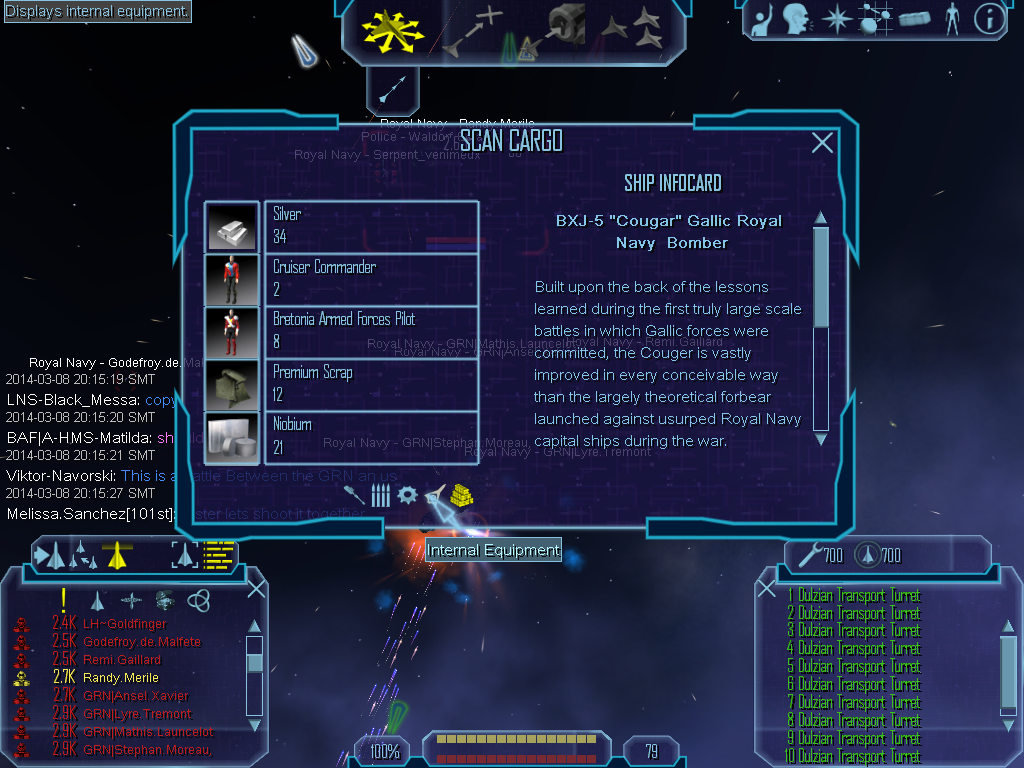
Task: Close the Scan Cargo window
Action: (822, 143)
